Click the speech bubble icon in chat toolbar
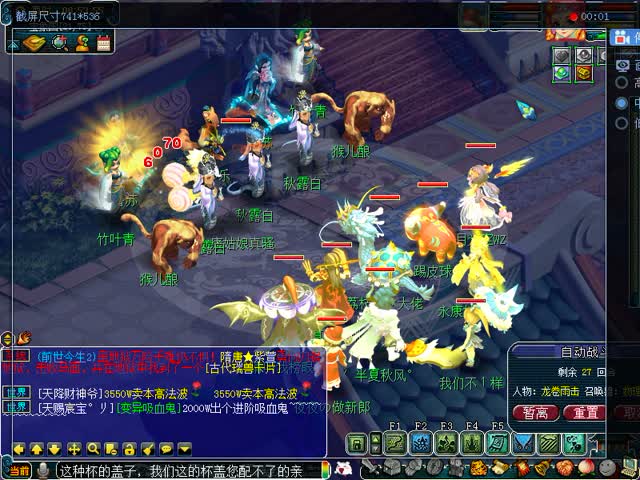Screen dimensions: 640x480 166,449
